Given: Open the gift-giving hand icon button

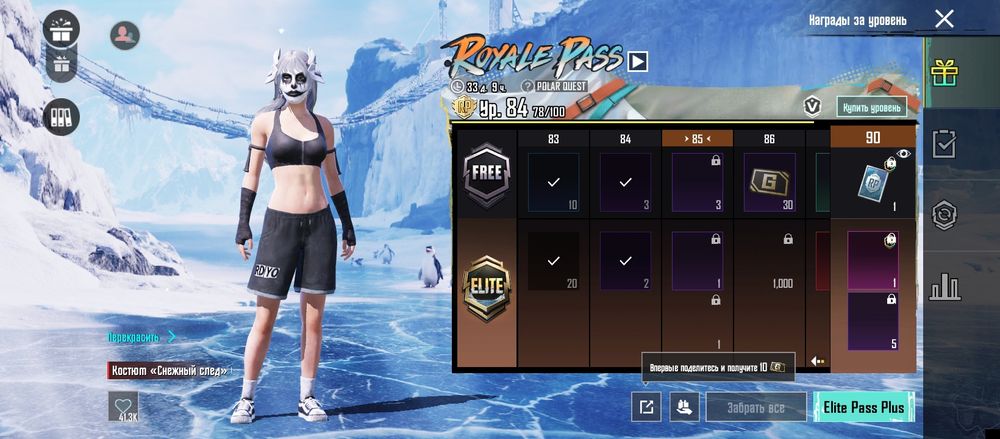Looking at the screenshot, I should tap(684, 407).
